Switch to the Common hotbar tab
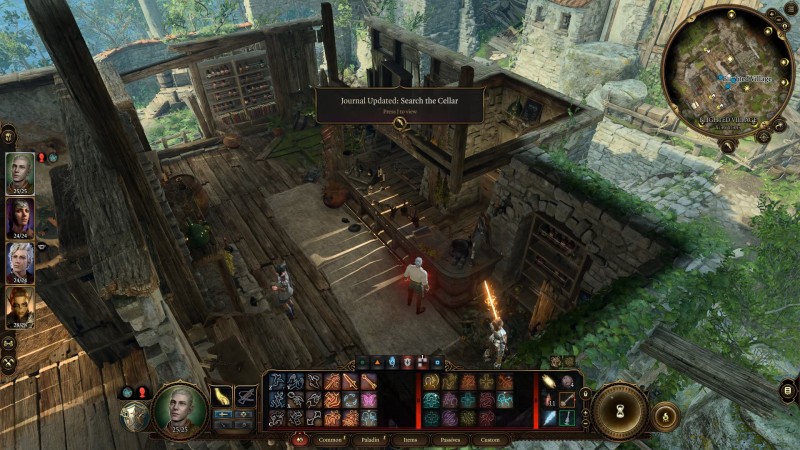The width and height of the screenshot is (800, 450). coord(331,440)
